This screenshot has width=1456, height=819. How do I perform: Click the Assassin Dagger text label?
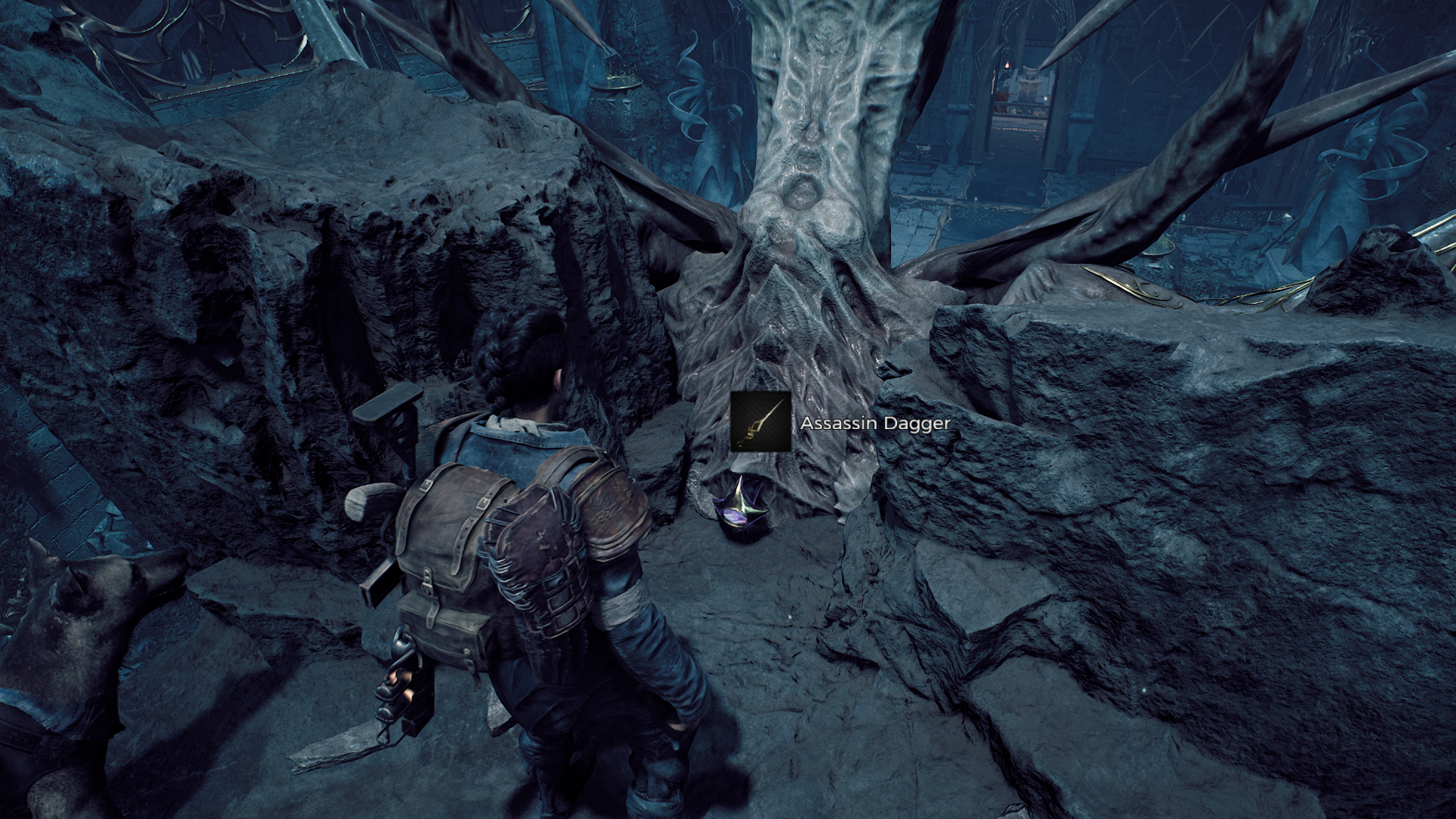pos(876,425)
